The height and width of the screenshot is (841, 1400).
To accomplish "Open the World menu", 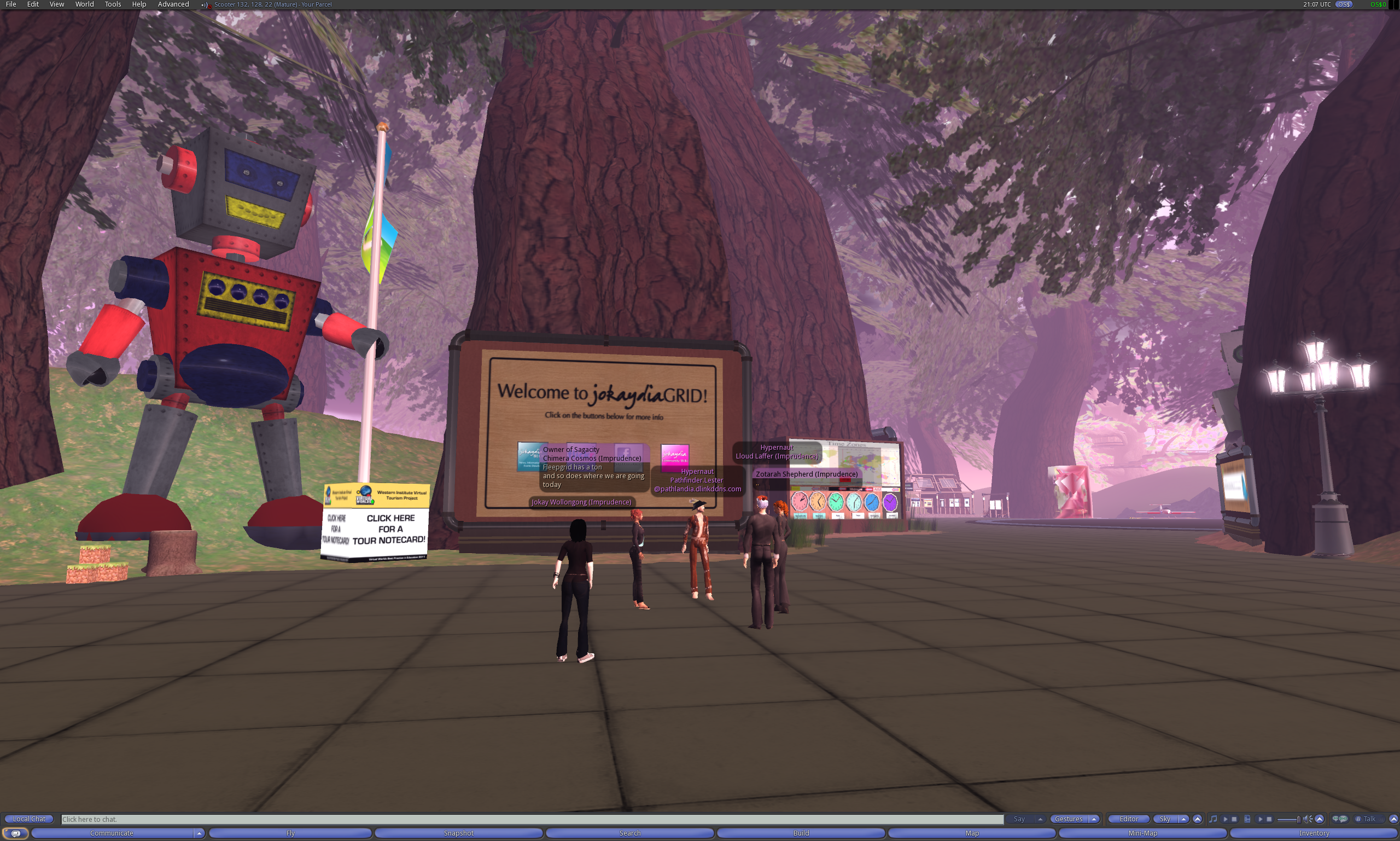I will pyautogui.click(x=84, y=4).
